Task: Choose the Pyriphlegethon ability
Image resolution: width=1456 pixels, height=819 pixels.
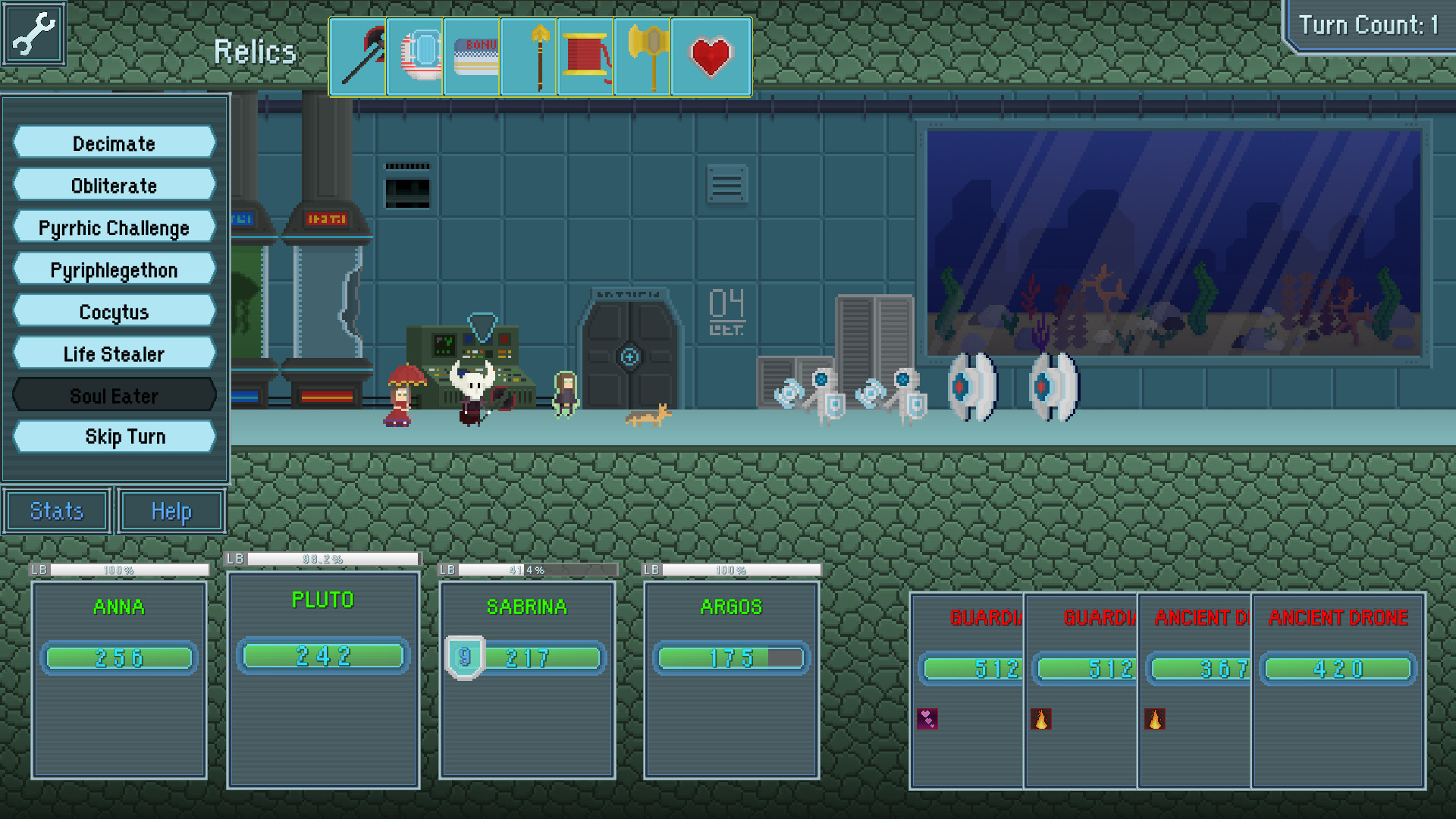Action: tap(114, 269)
